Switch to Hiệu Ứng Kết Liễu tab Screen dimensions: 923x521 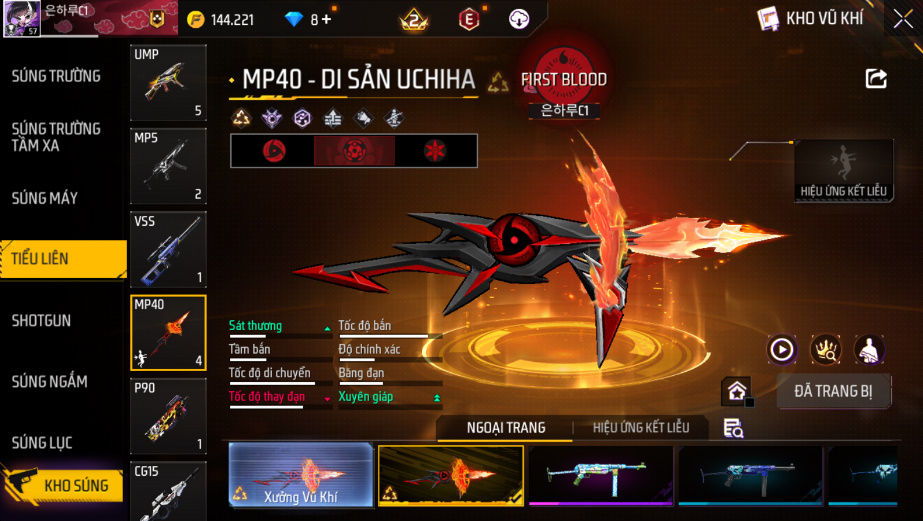click(x=641, y=428)
